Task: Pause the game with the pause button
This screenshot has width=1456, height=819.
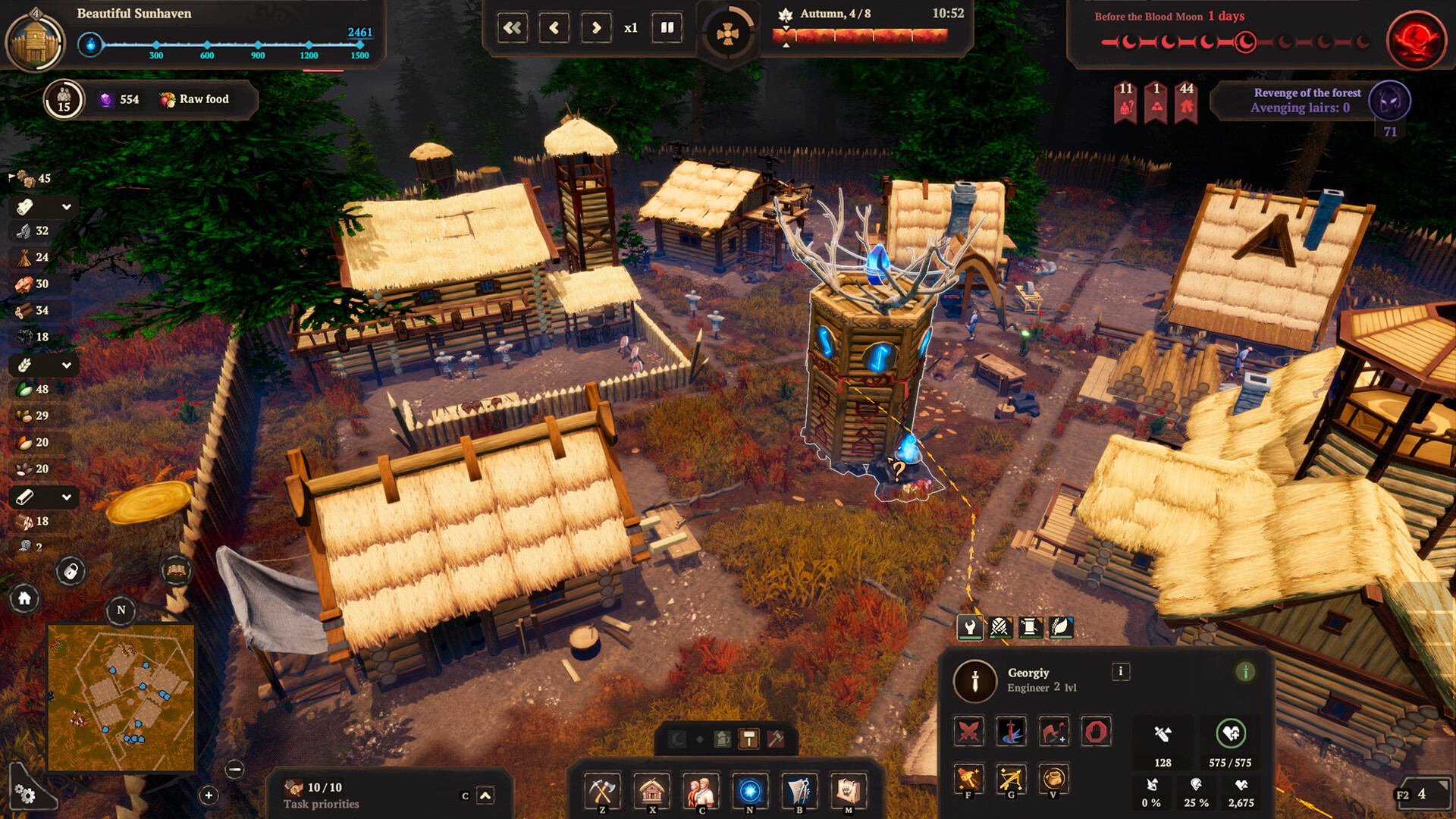Action: (666, 27)
